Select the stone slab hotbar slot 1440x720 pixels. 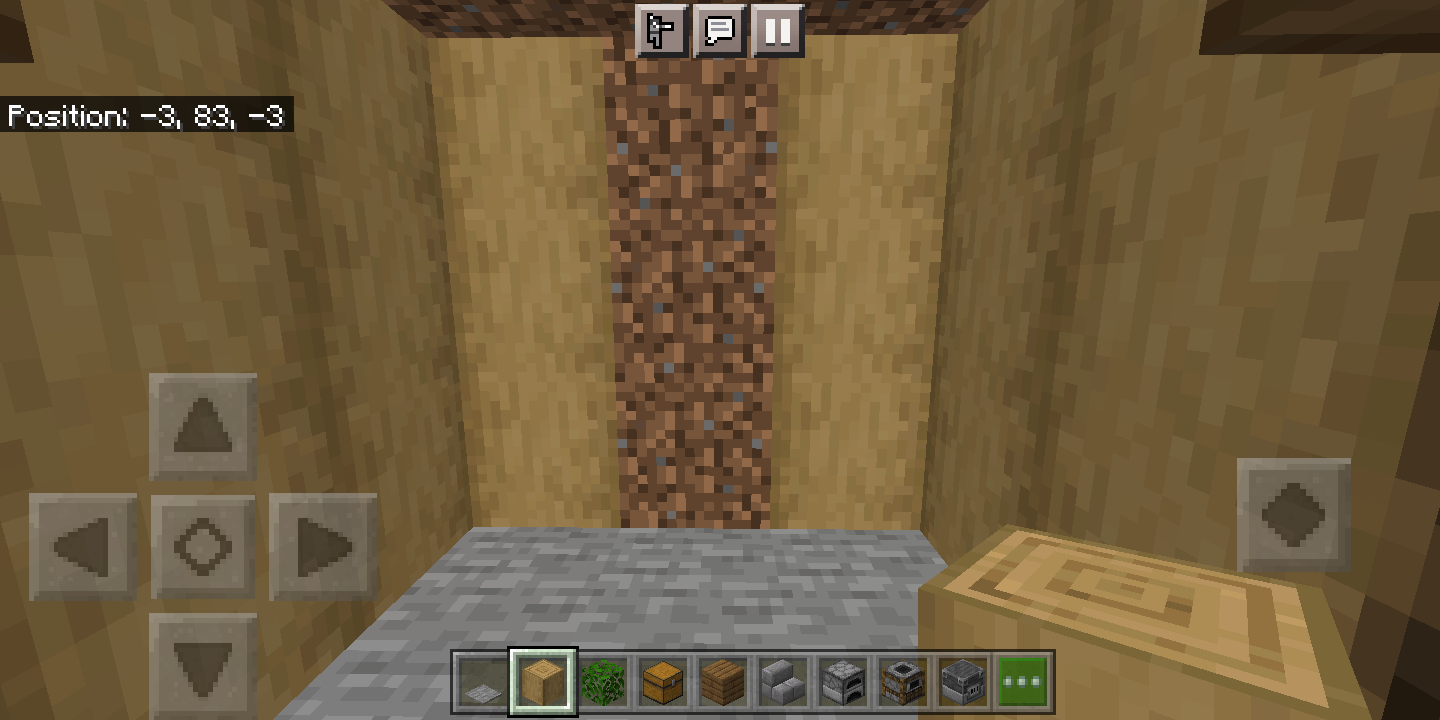(785, 681)
